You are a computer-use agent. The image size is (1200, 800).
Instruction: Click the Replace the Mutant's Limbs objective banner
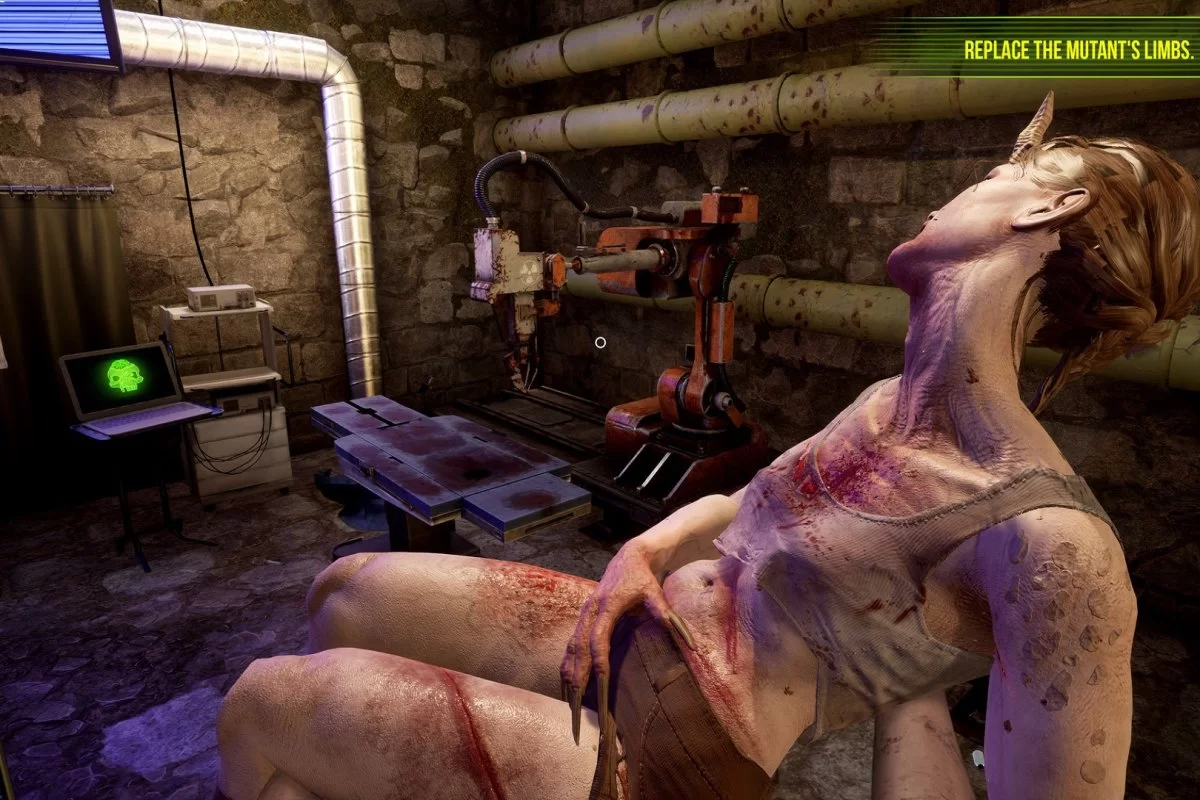coord(1078,51)
